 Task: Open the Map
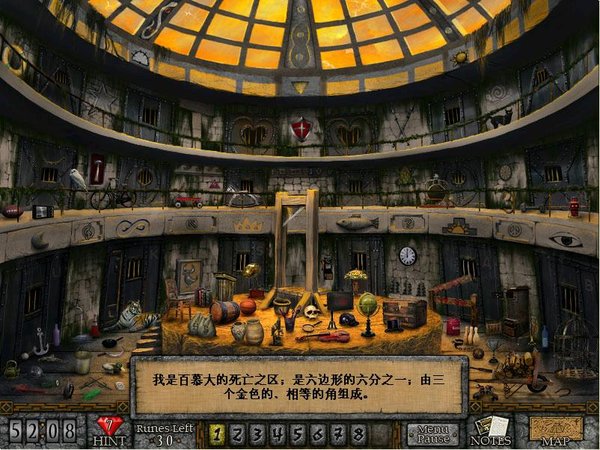[557, 431]
